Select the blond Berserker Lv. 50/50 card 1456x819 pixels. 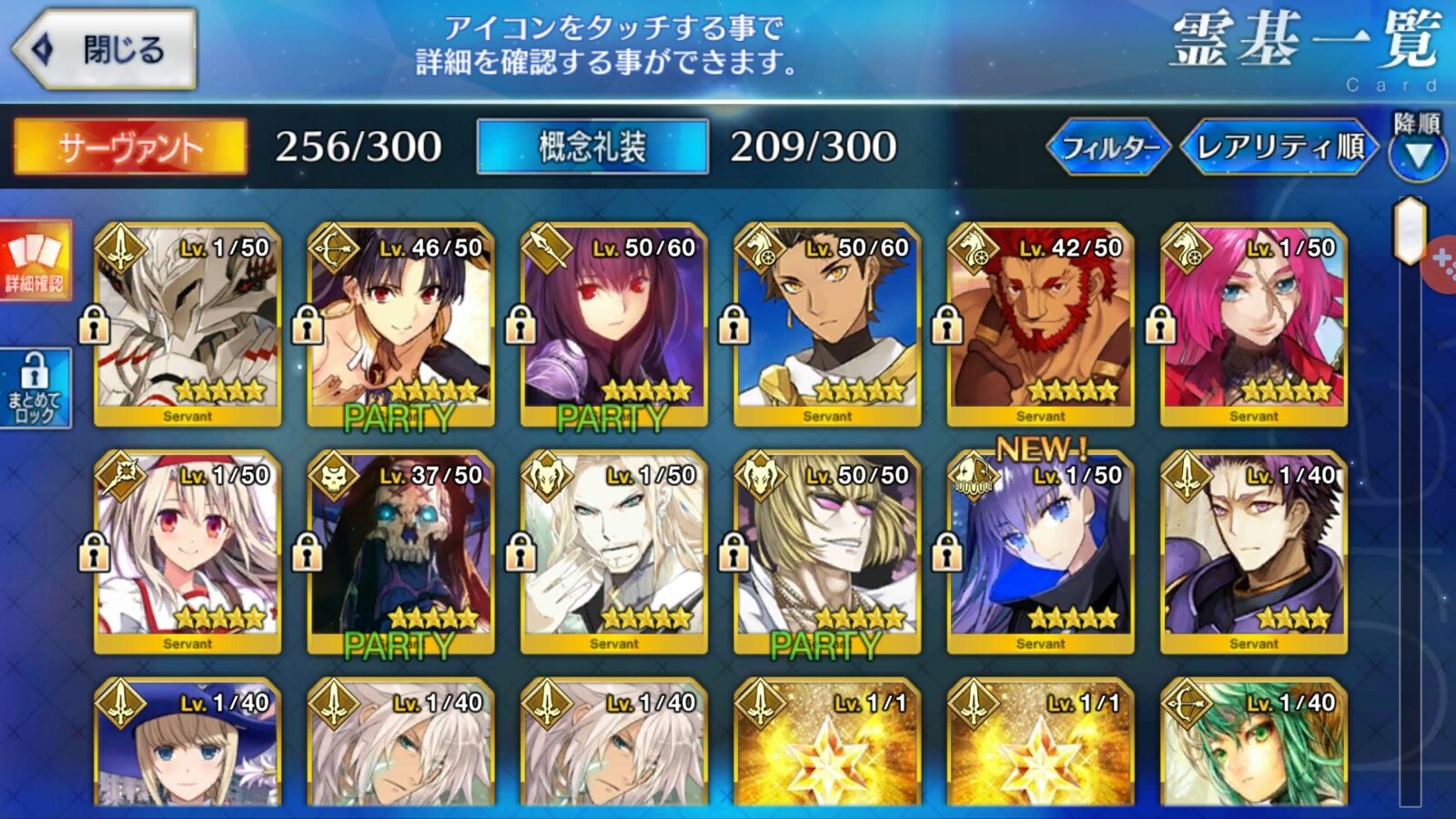[x=827, y=552]
